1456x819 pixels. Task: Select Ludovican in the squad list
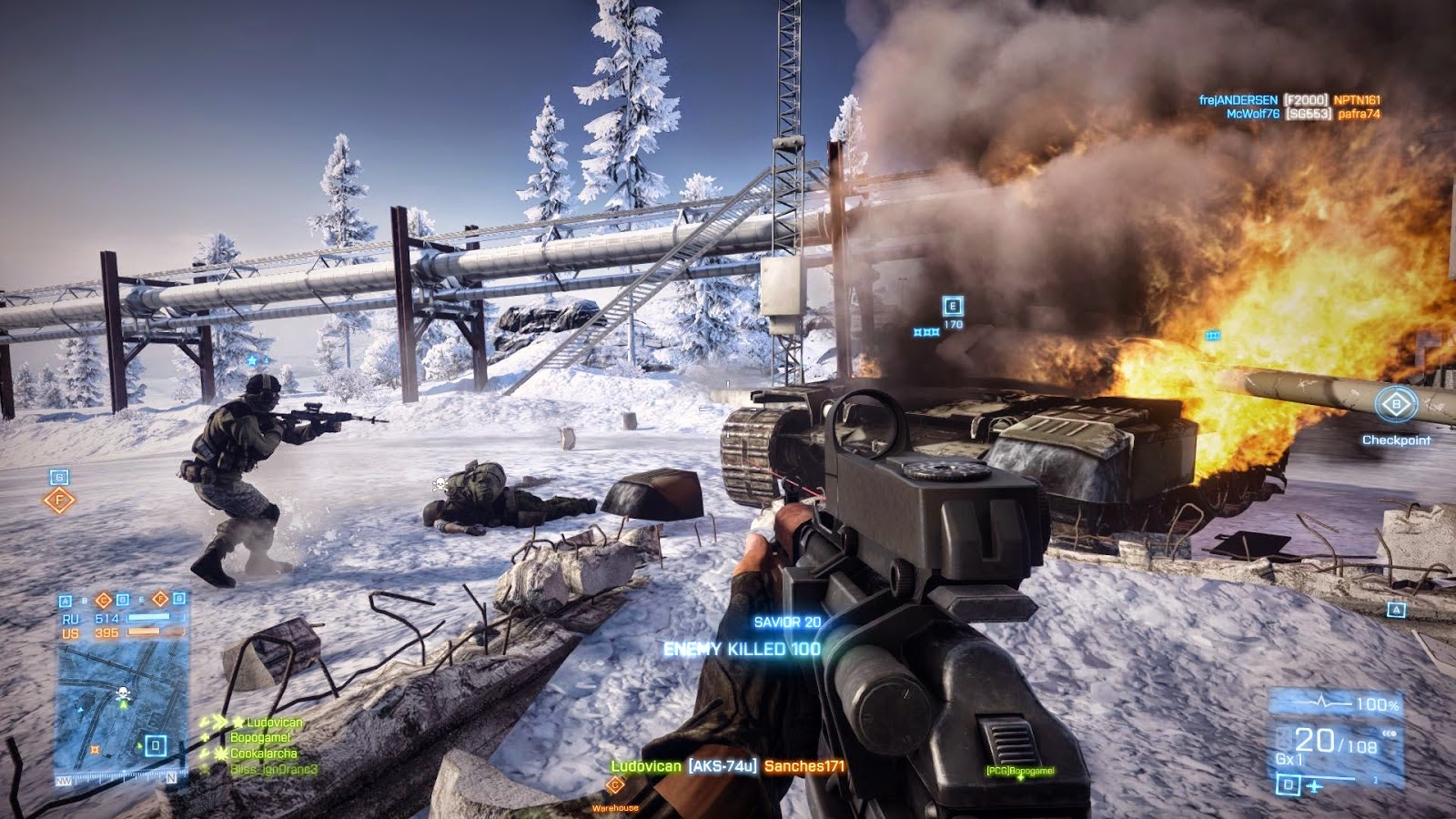pyautogui.click(x=274, y=723)
